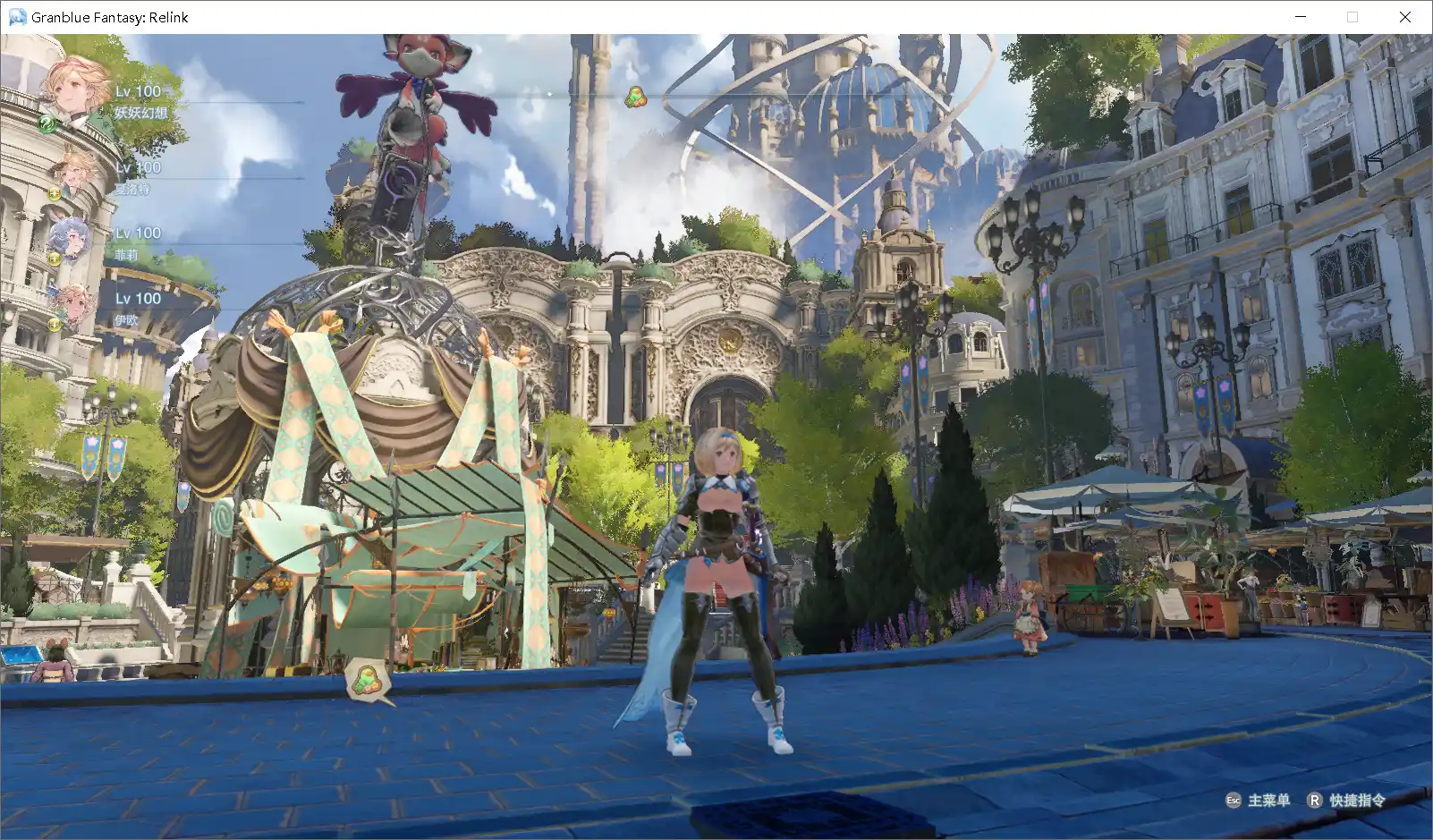Viewport: 1433px width, 840px height.
Task: Click the 菲莉 name label
Action: pos(128,256)
